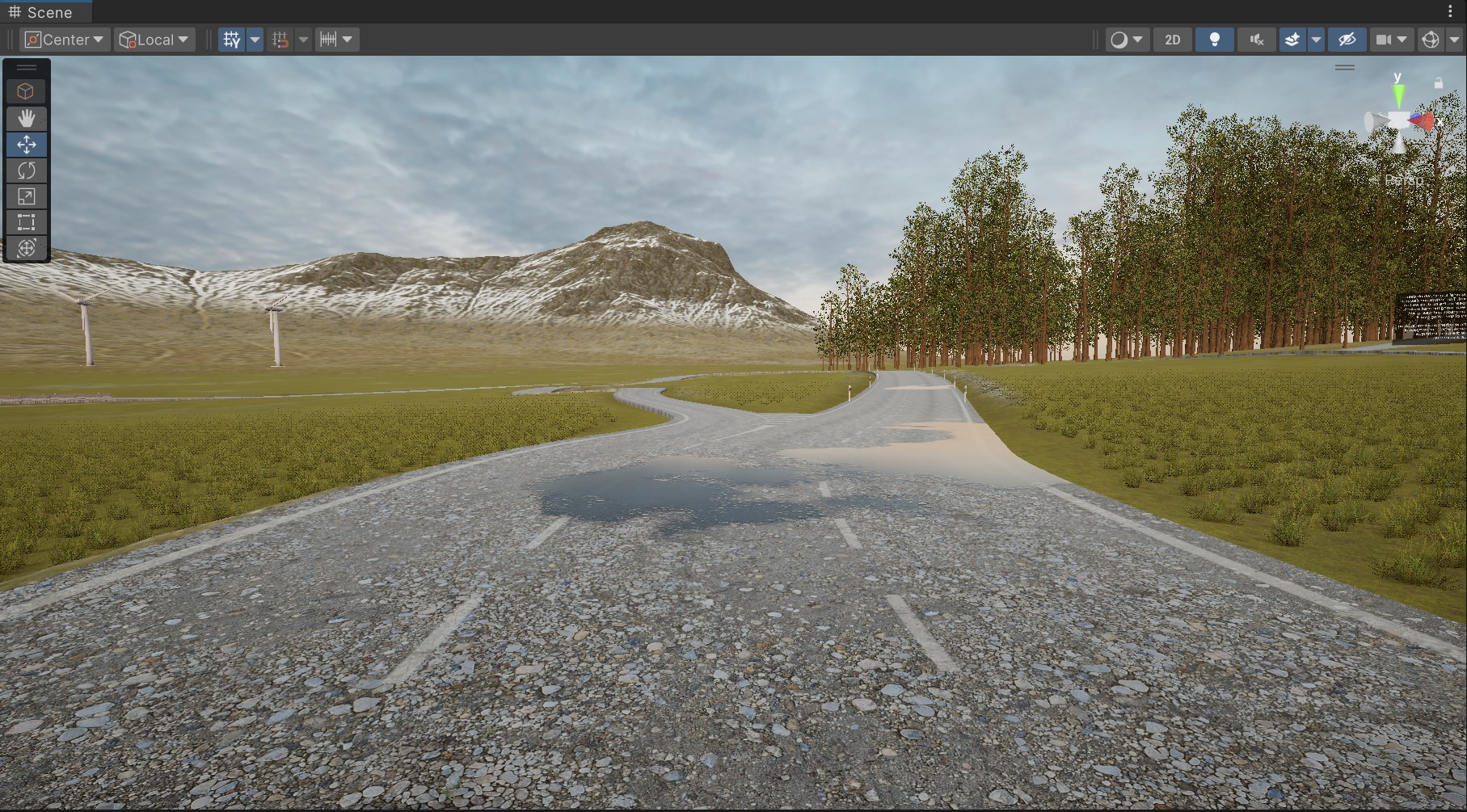Select the Scale tool
Image resolution: width=1467 pixels, height=812 pixels.
pyautogui.click(x=26, y=196)
